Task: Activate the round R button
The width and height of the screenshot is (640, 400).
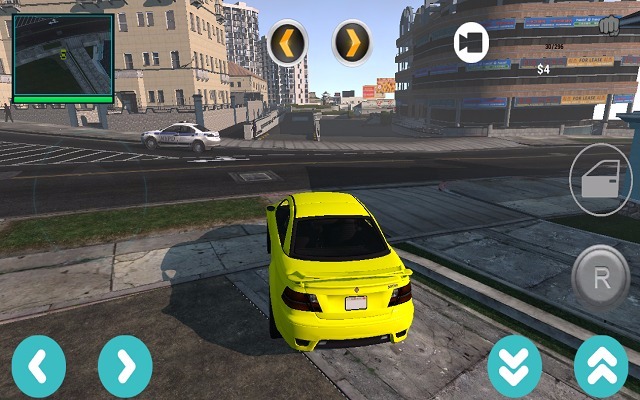Action: click(601, 277)
